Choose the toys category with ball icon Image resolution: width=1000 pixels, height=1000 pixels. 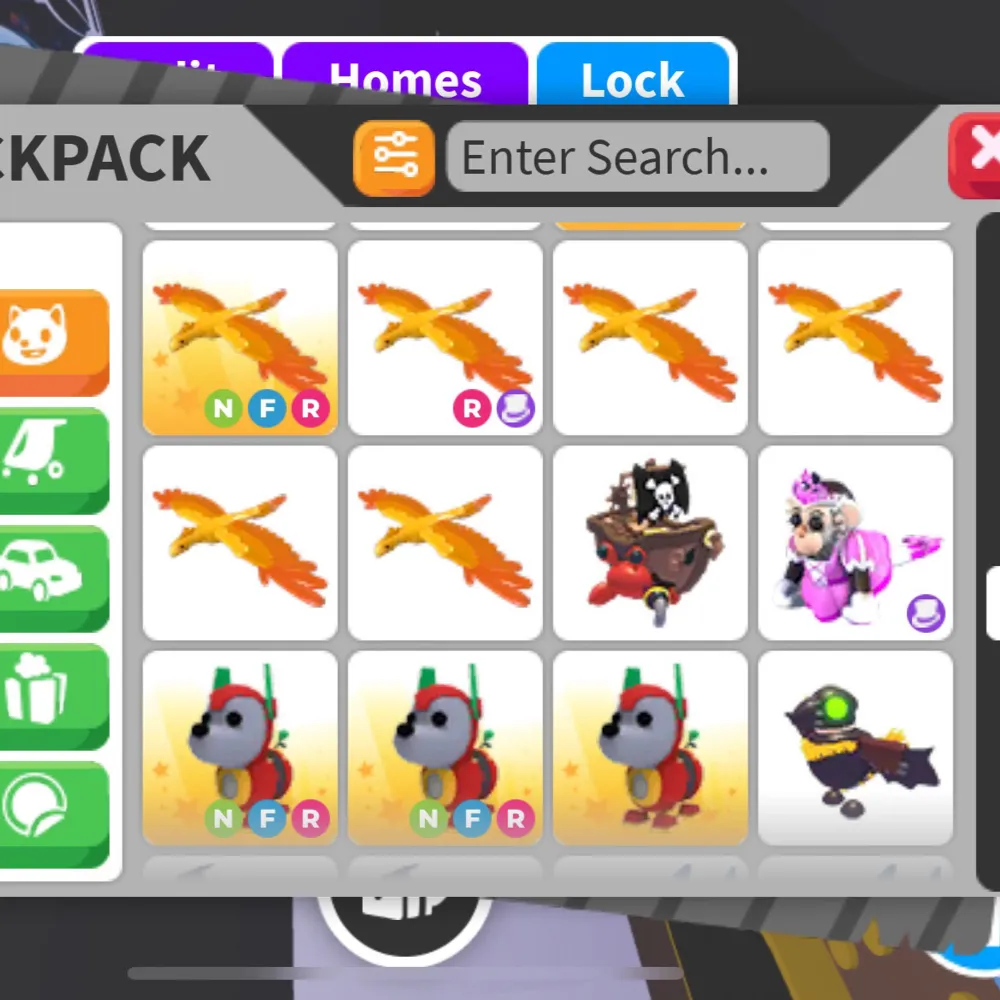point(50,812)
